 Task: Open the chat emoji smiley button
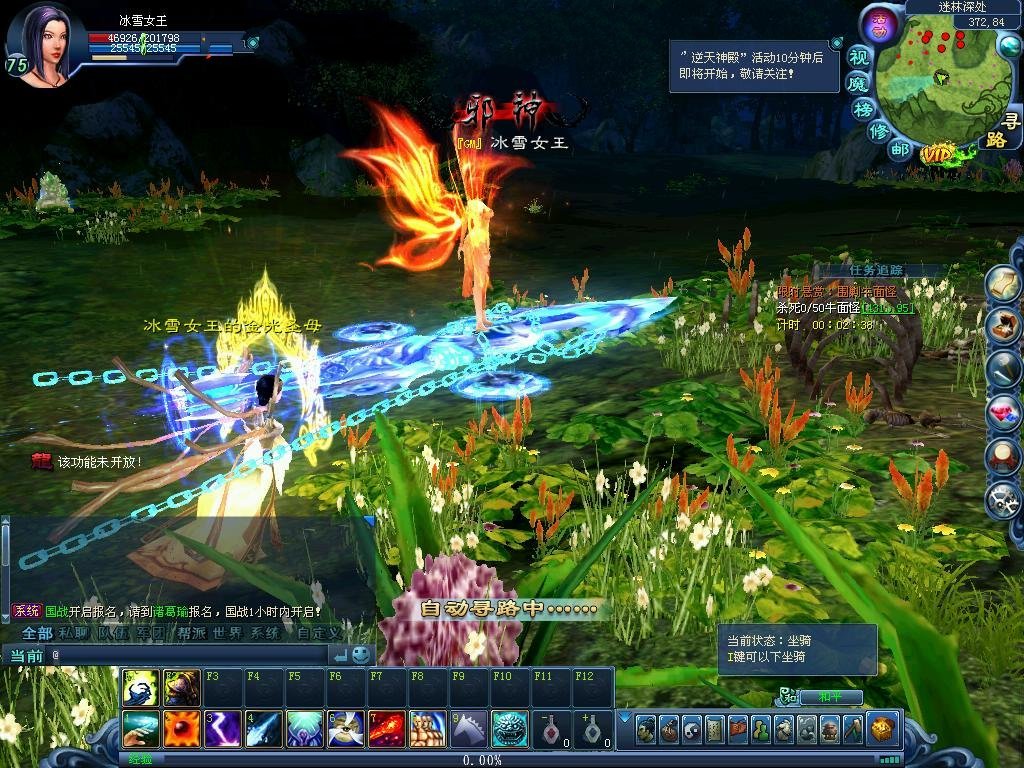tap(361, 655)
